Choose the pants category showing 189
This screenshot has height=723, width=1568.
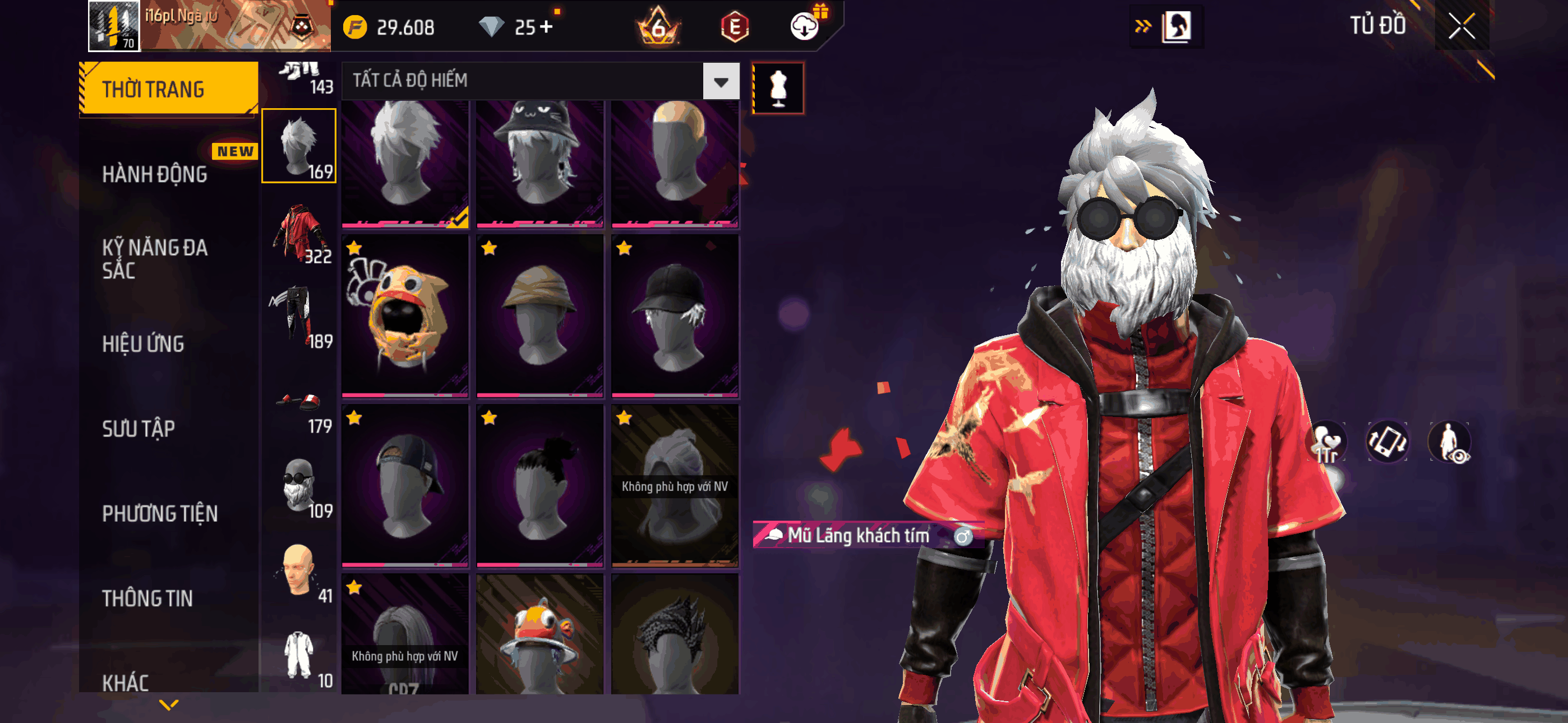[x=299, y=318]
